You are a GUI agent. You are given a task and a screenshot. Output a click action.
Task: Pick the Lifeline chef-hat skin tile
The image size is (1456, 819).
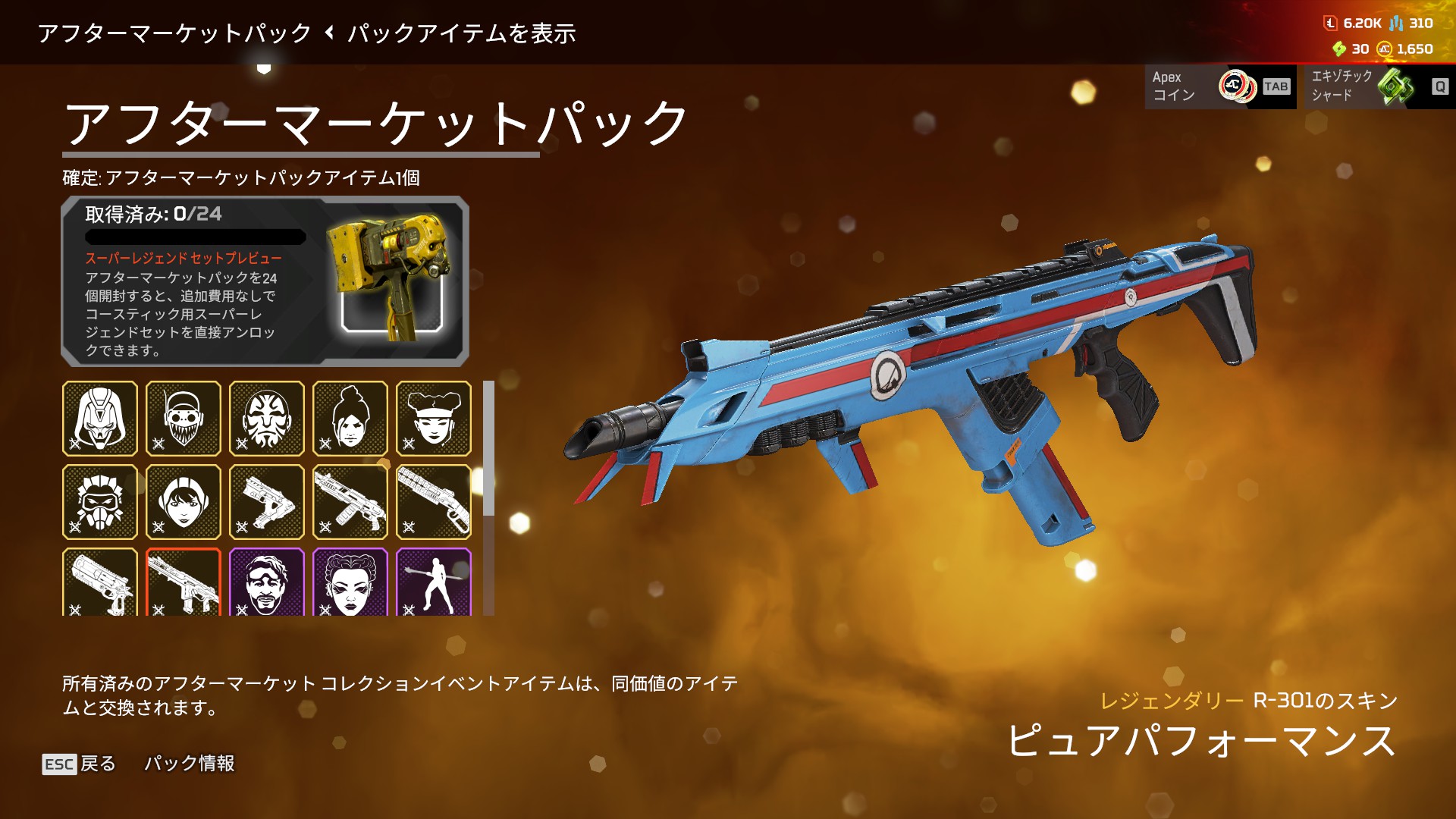(x=434, y=419)
